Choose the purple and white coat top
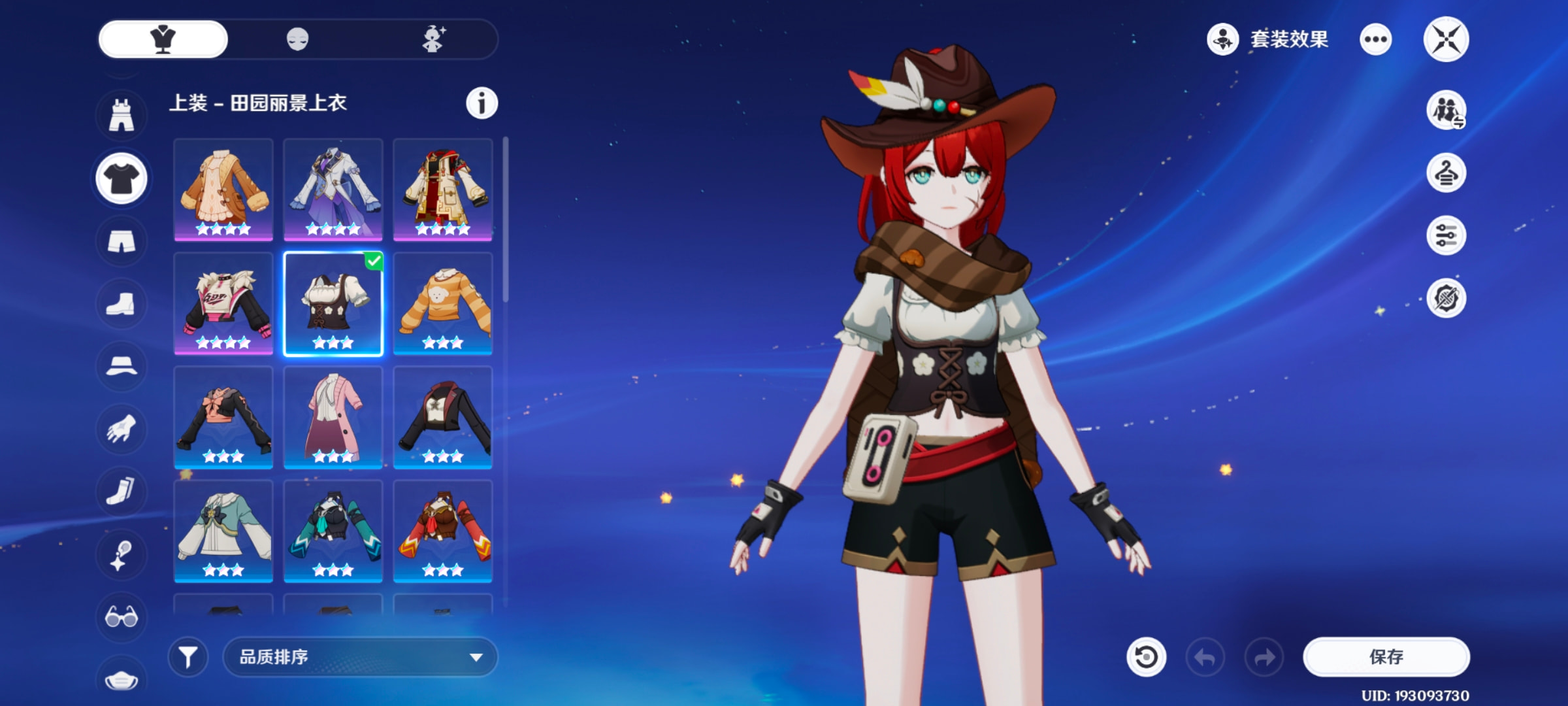This screenshot has height=706, width=1568. [333, 189]
